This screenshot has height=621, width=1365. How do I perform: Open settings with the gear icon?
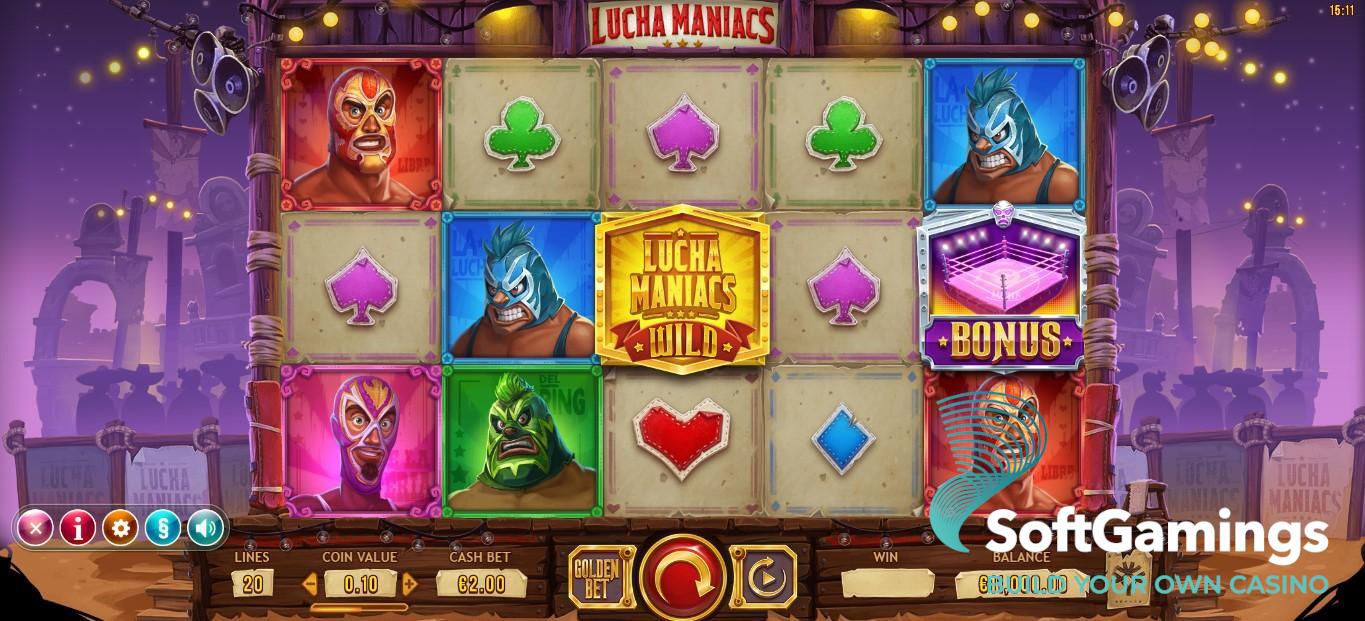[120, 527]
